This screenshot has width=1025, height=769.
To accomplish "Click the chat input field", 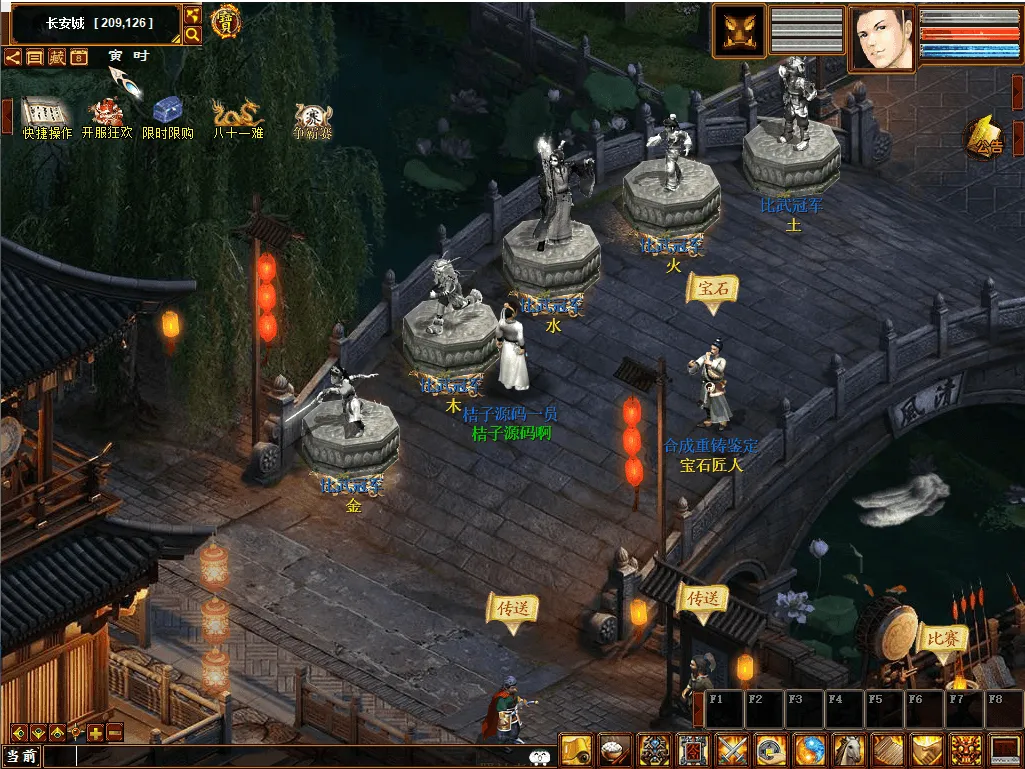I will tap(300, 757).
